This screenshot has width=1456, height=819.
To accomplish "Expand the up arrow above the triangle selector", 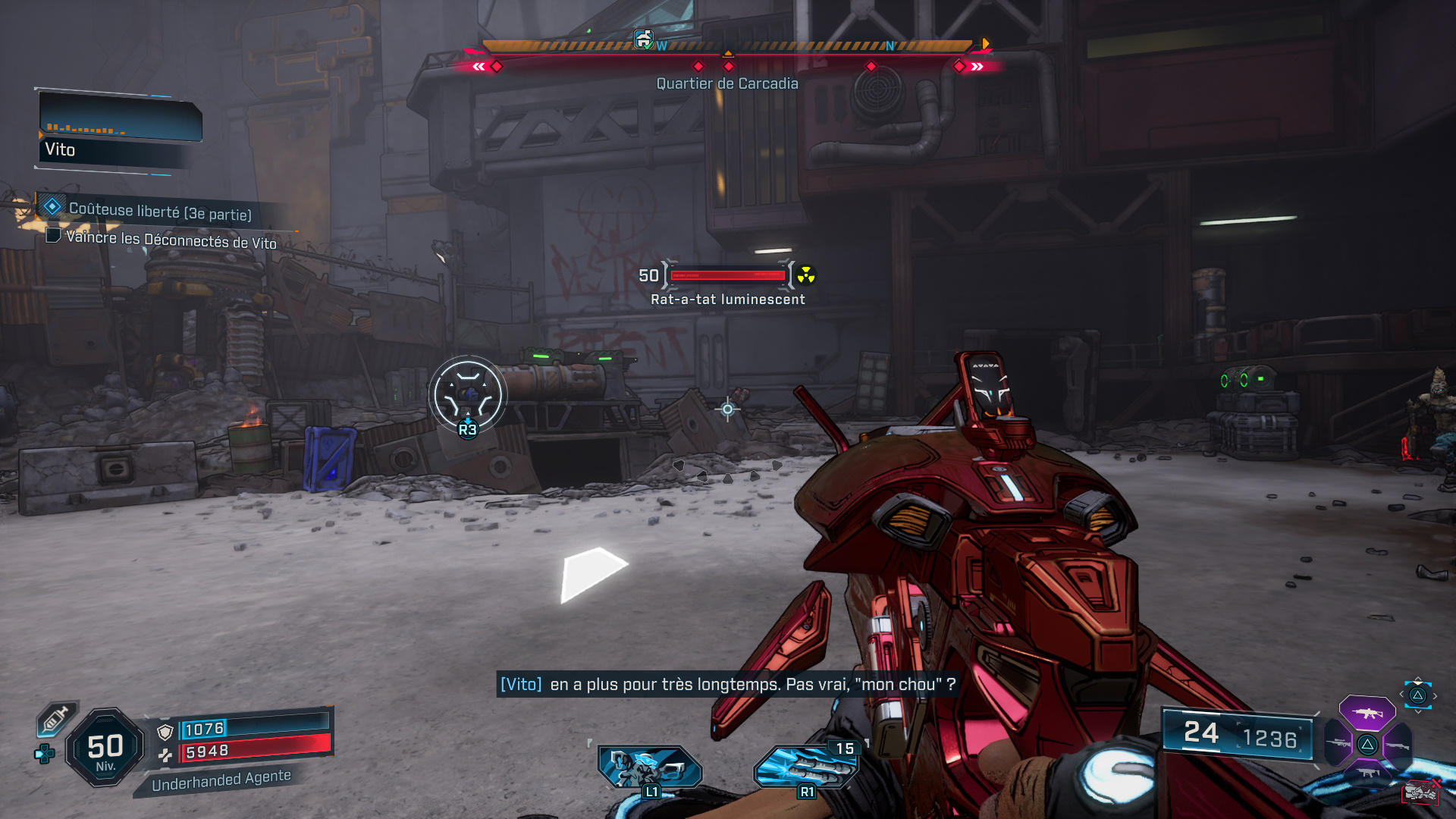I will click(x=1418, y=678).
